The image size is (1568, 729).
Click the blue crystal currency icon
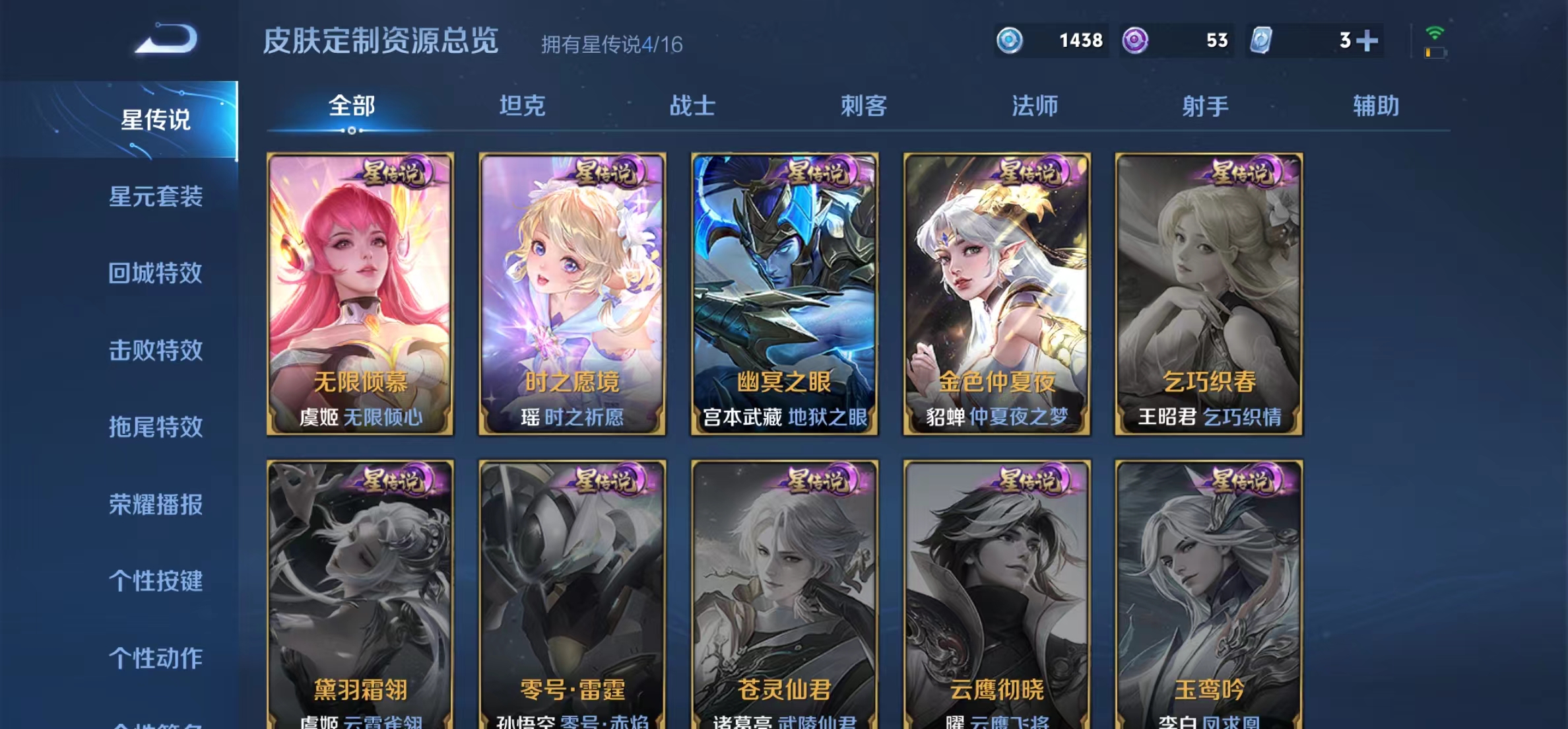(1009, 41)
